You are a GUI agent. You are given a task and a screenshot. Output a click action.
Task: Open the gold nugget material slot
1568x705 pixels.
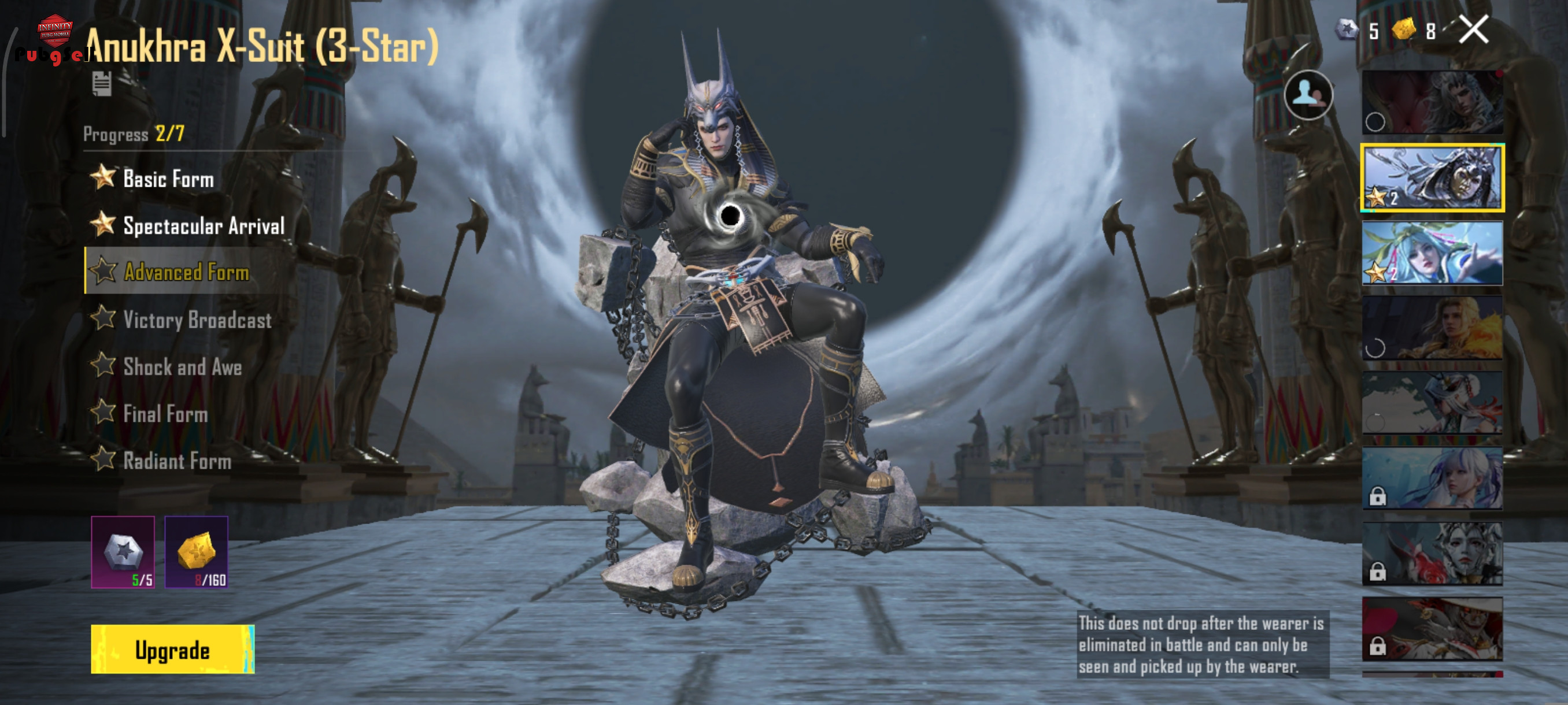[x=196, y=552]
